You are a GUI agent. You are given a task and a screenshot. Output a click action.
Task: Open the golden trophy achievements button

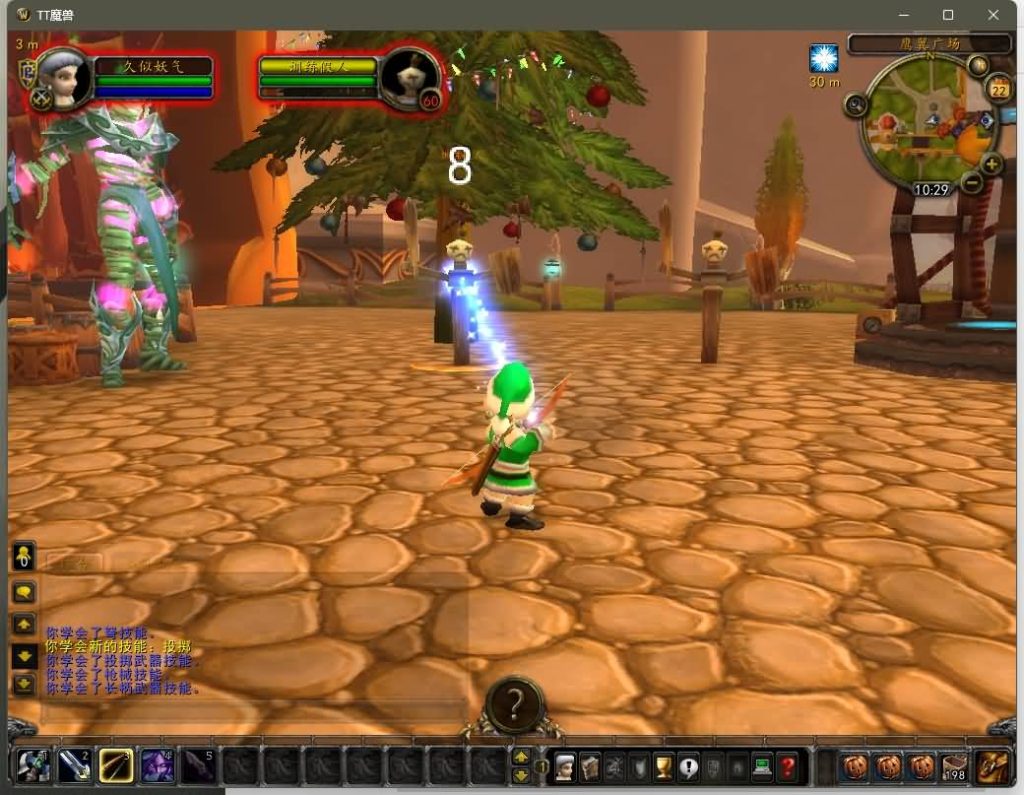[x=663, y=767]
